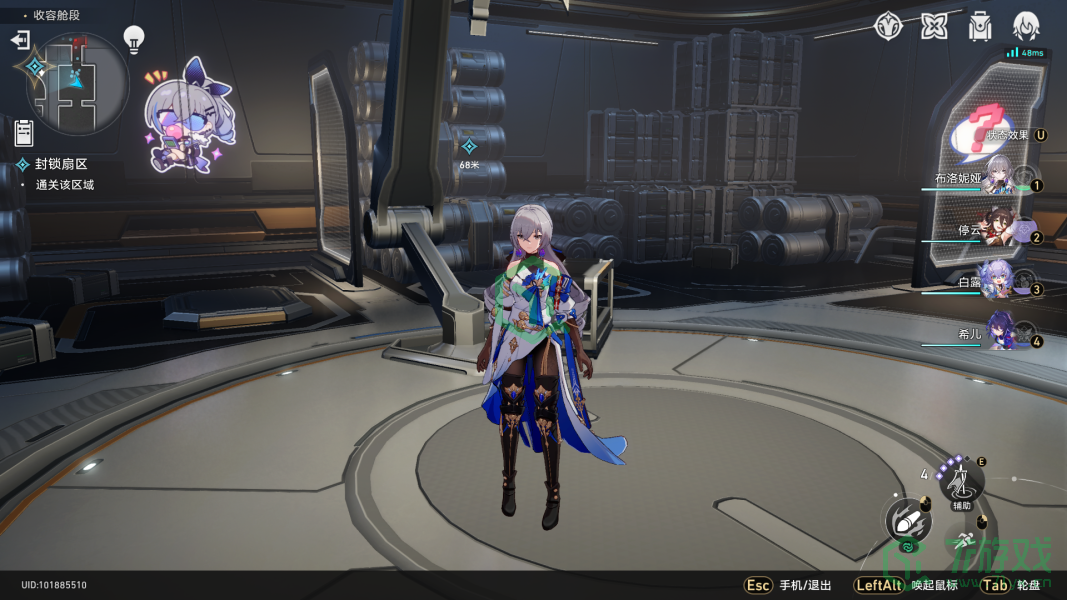
Task: Open the four-petal flower icon
Action: pyautogui.click(x=934, y=26)
